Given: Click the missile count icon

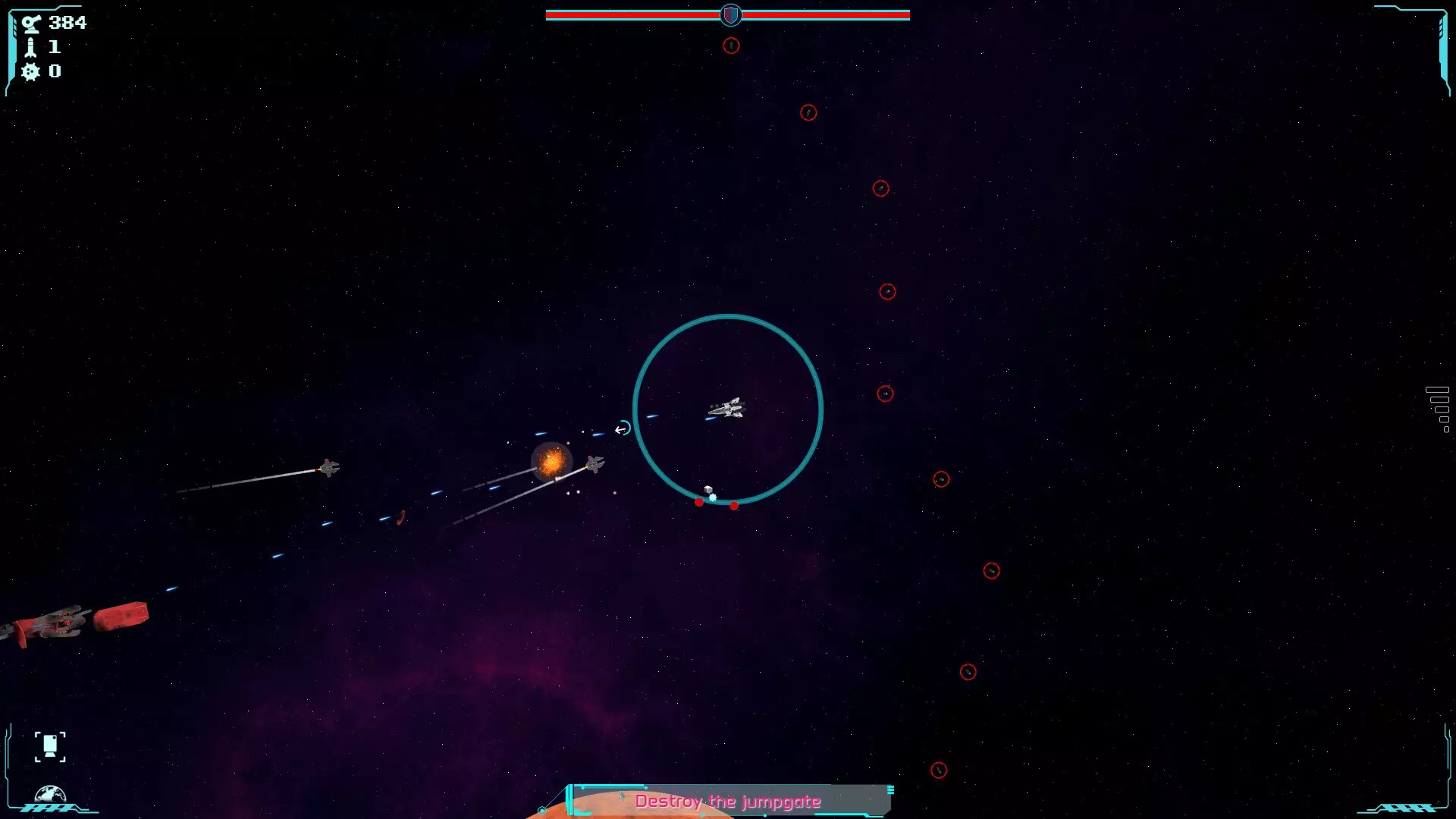Looking at the screenshot, I should point(30,47).
